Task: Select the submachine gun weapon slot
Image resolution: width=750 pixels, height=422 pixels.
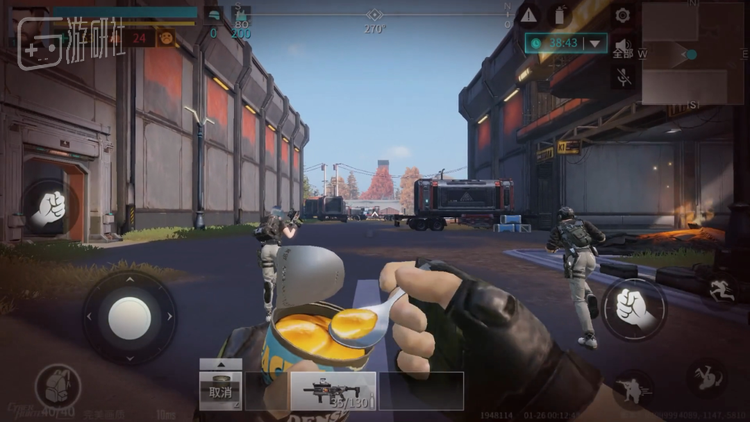Action: click(333, 391)
